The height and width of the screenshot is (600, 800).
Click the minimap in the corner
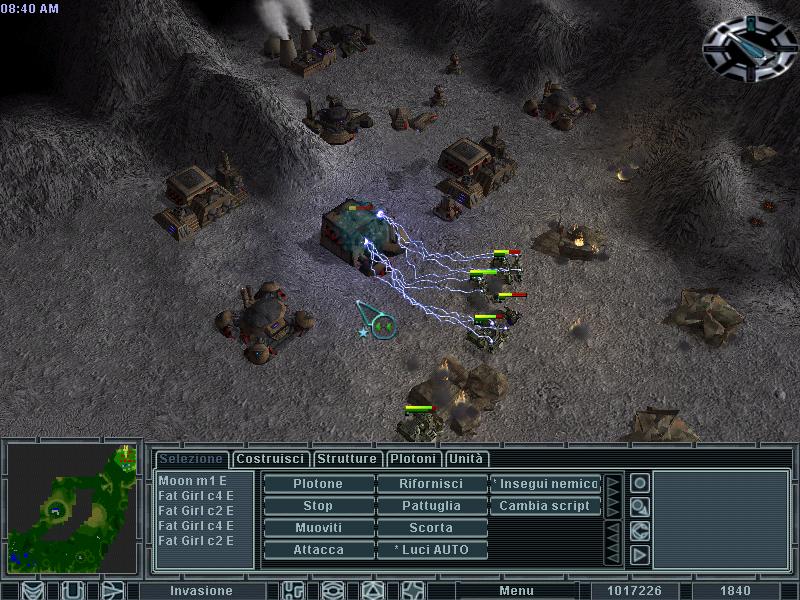(72, 509)
